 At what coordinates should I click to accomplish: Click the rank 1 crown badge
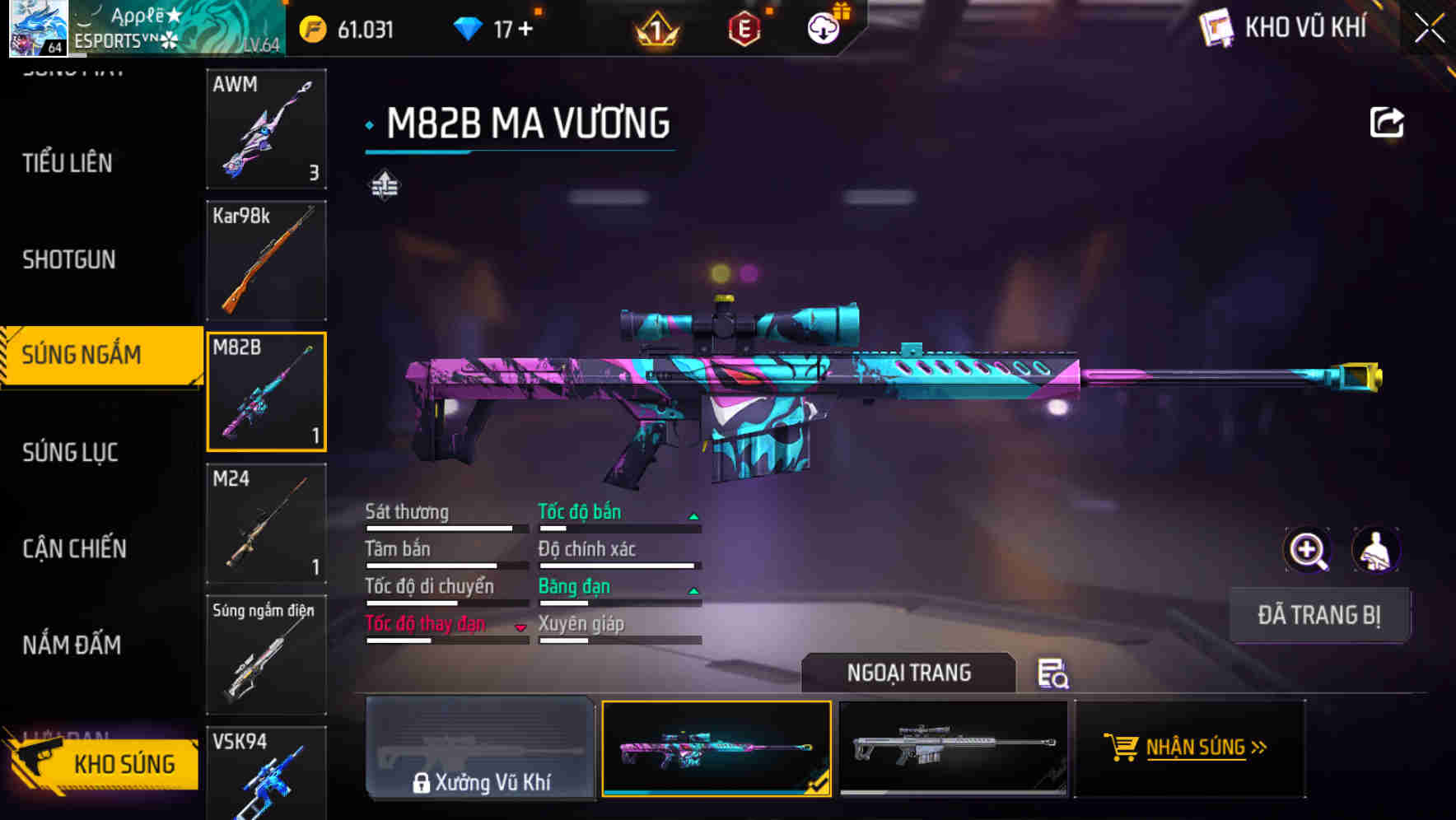pos(655,30)
